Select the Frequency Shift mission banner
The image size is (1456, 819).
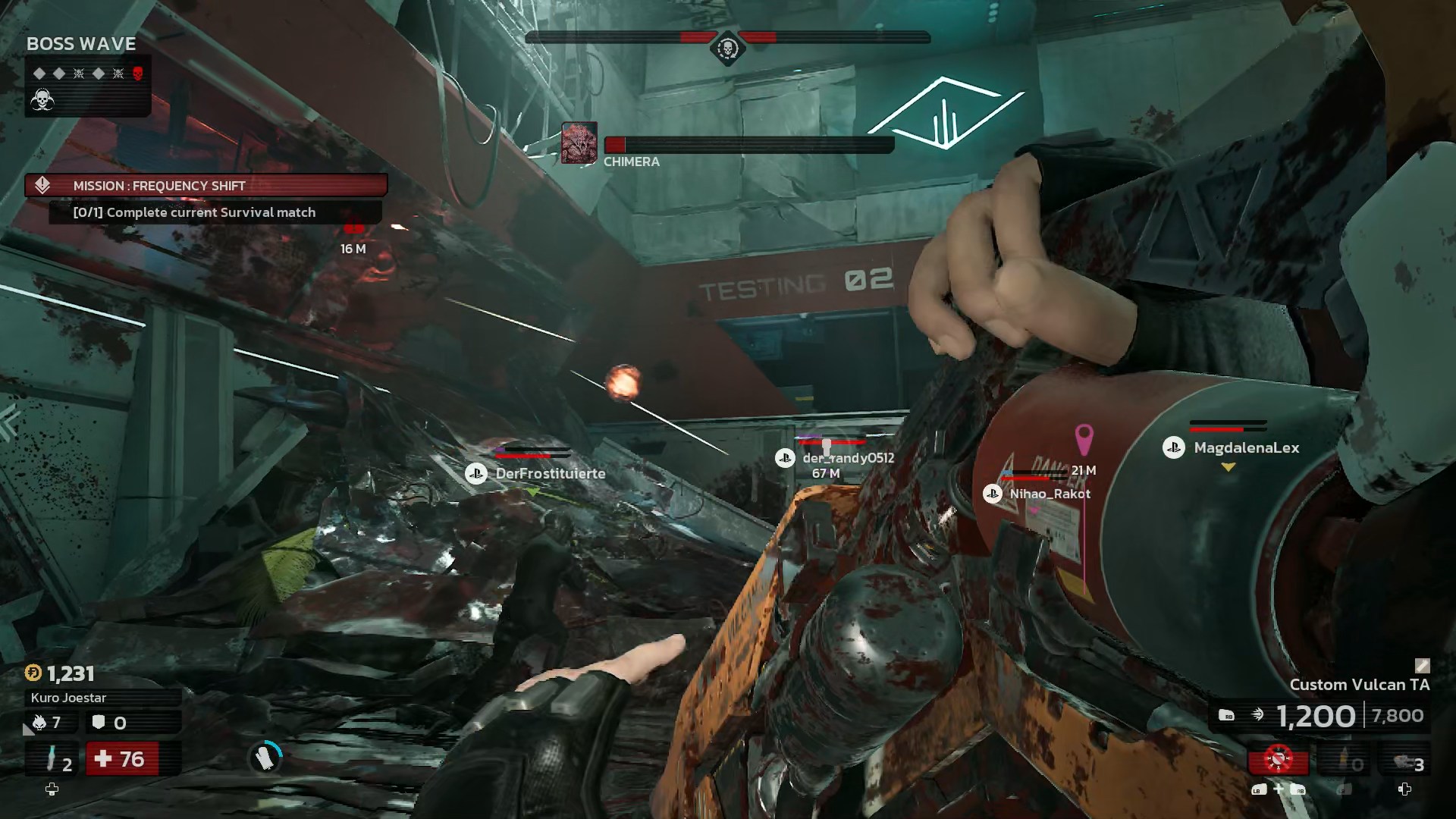point(206,185)
